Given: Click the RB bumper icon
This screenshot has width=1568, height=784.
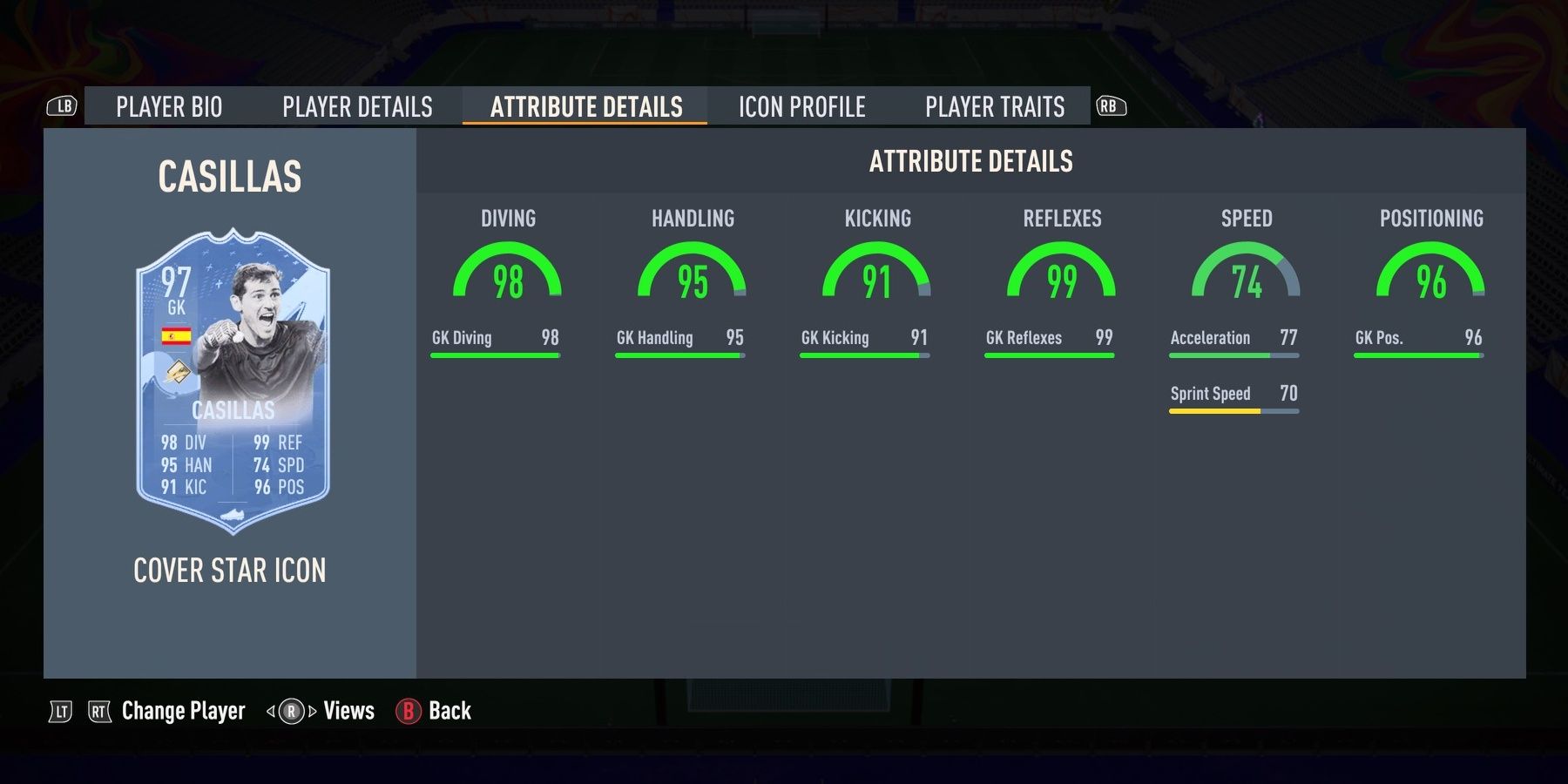Looking at the screenshot, I should [x=1113, y=106].
